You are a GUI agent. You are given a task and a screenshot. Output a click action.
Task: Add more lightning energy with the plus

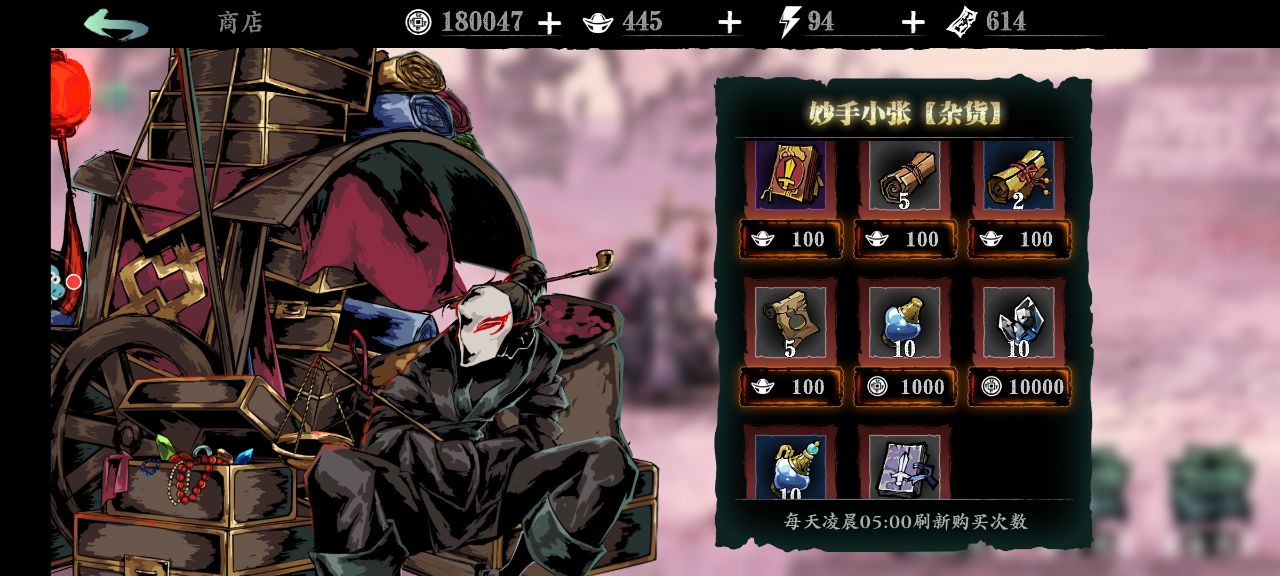pos(912,23)
